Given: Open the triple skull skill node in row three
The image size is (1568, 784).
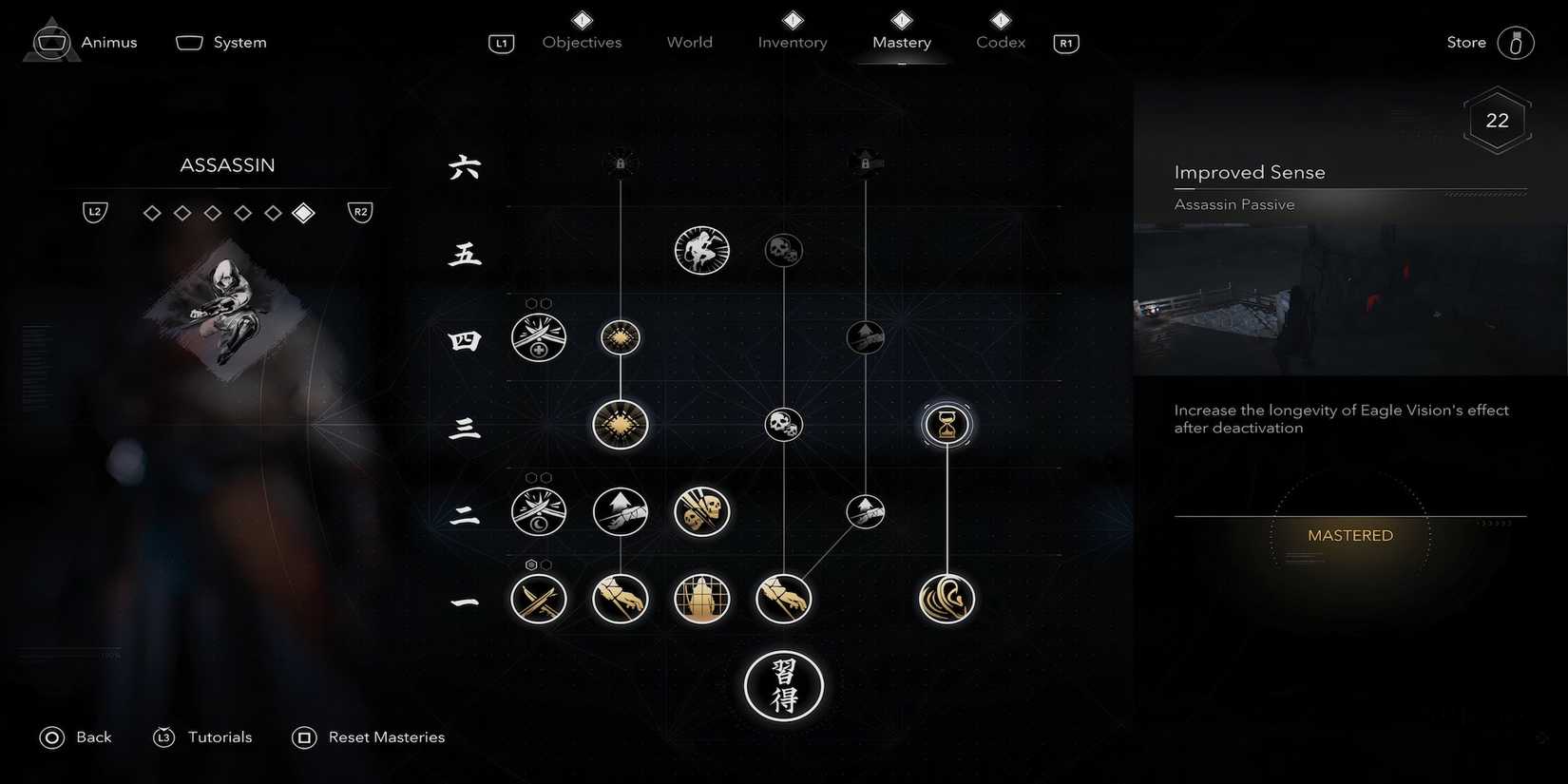Looking at the screenshot, I should (x=783, y=425).
